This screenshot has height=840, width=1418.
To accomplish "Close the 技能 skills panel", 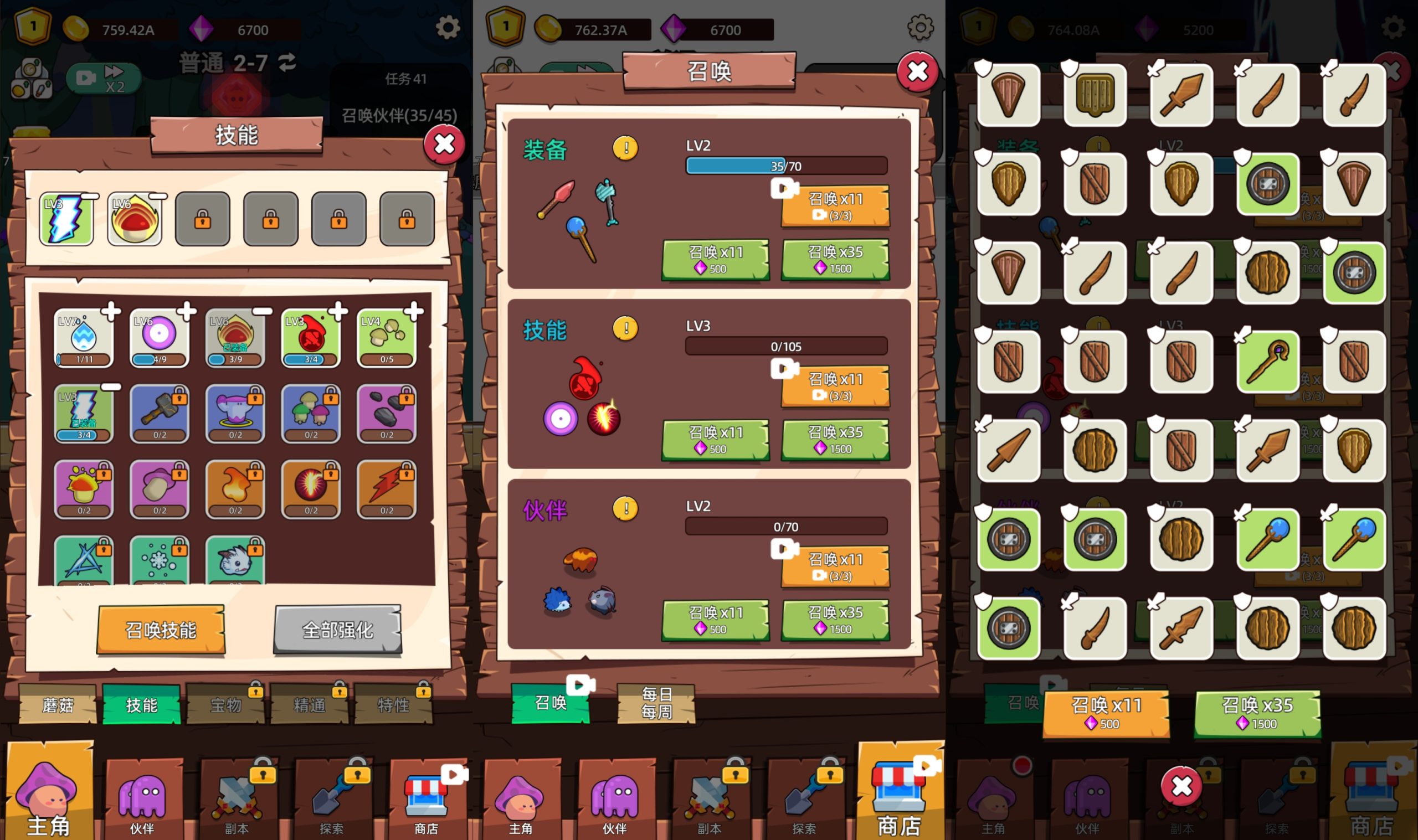I will (x=444, y=145).
